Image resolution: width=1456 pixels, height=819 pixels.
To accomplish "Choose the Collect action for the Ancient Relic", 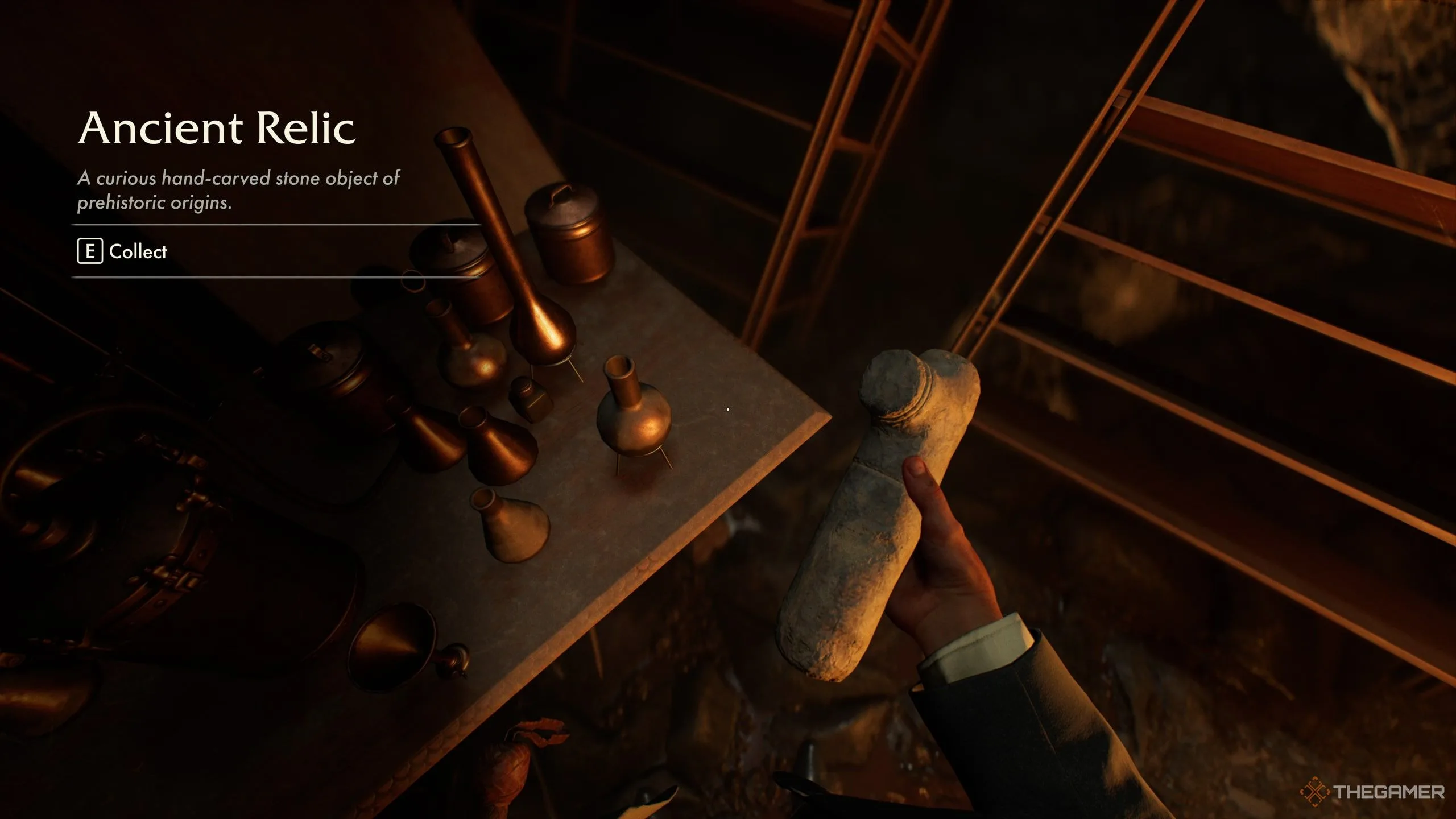I will pos(123,251).
